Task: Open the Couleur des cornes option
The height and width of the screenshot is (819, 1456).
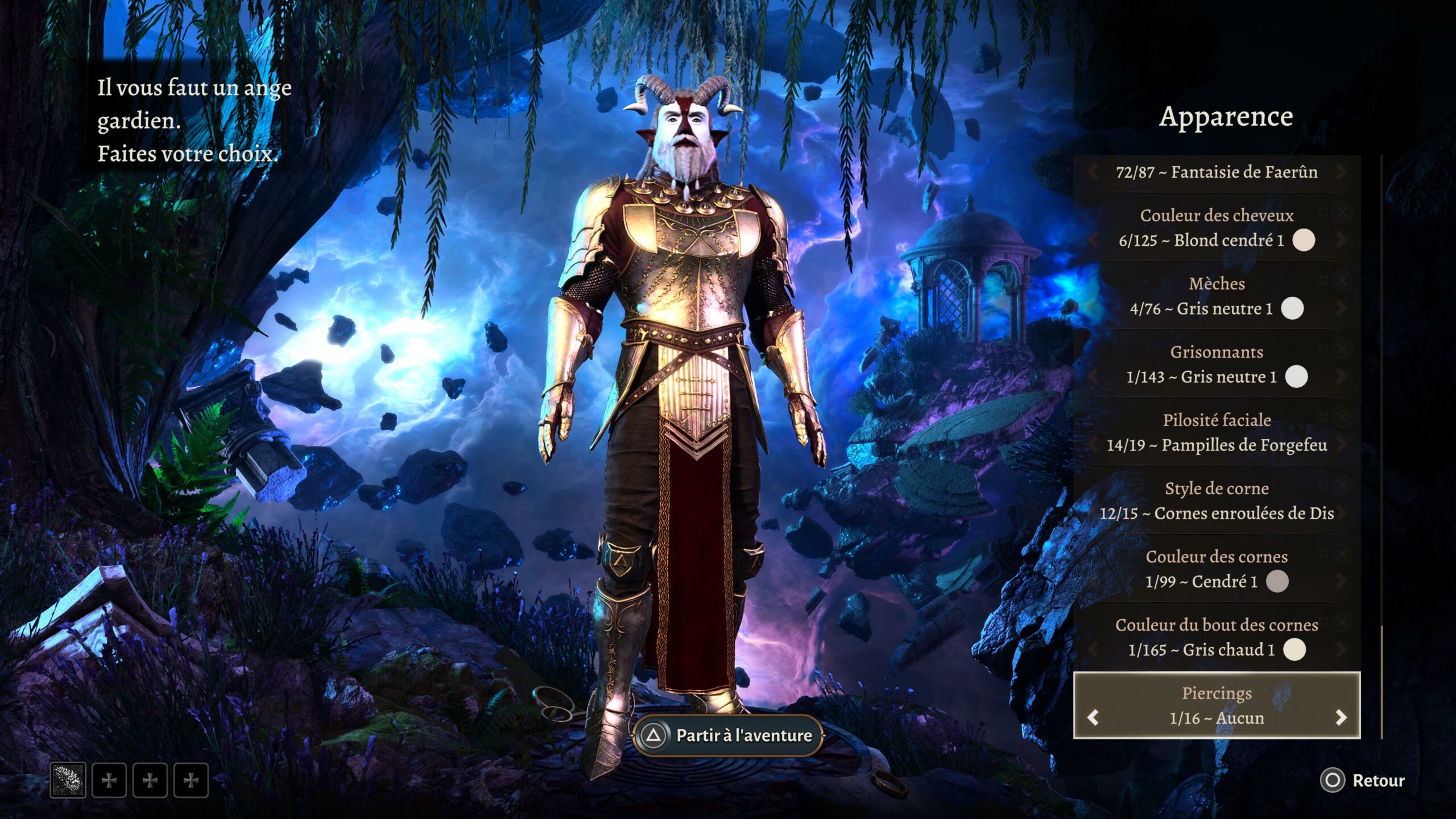Action: pos(1216,569)
